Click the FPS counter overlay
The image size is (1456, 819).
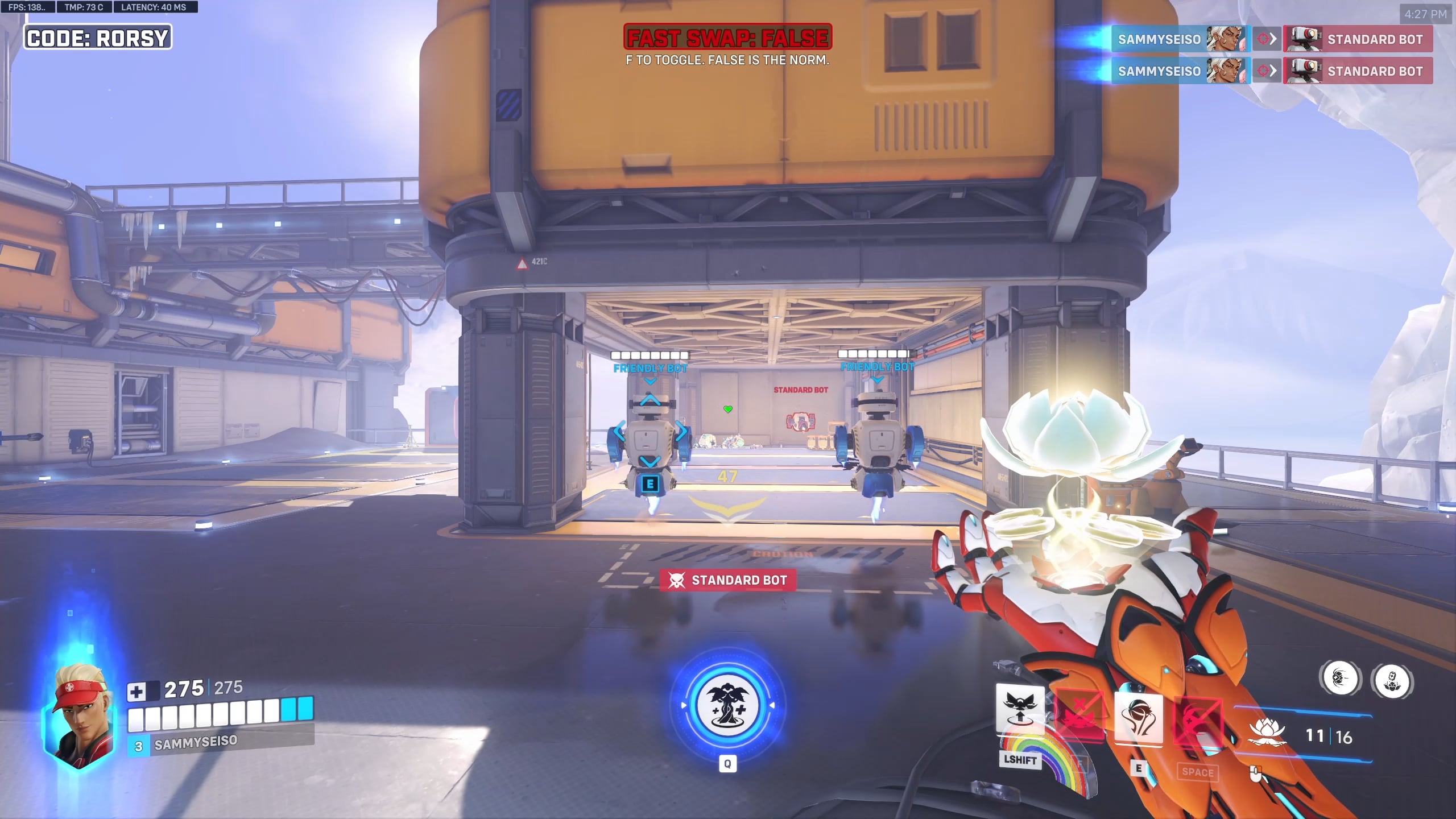[27, 7]
